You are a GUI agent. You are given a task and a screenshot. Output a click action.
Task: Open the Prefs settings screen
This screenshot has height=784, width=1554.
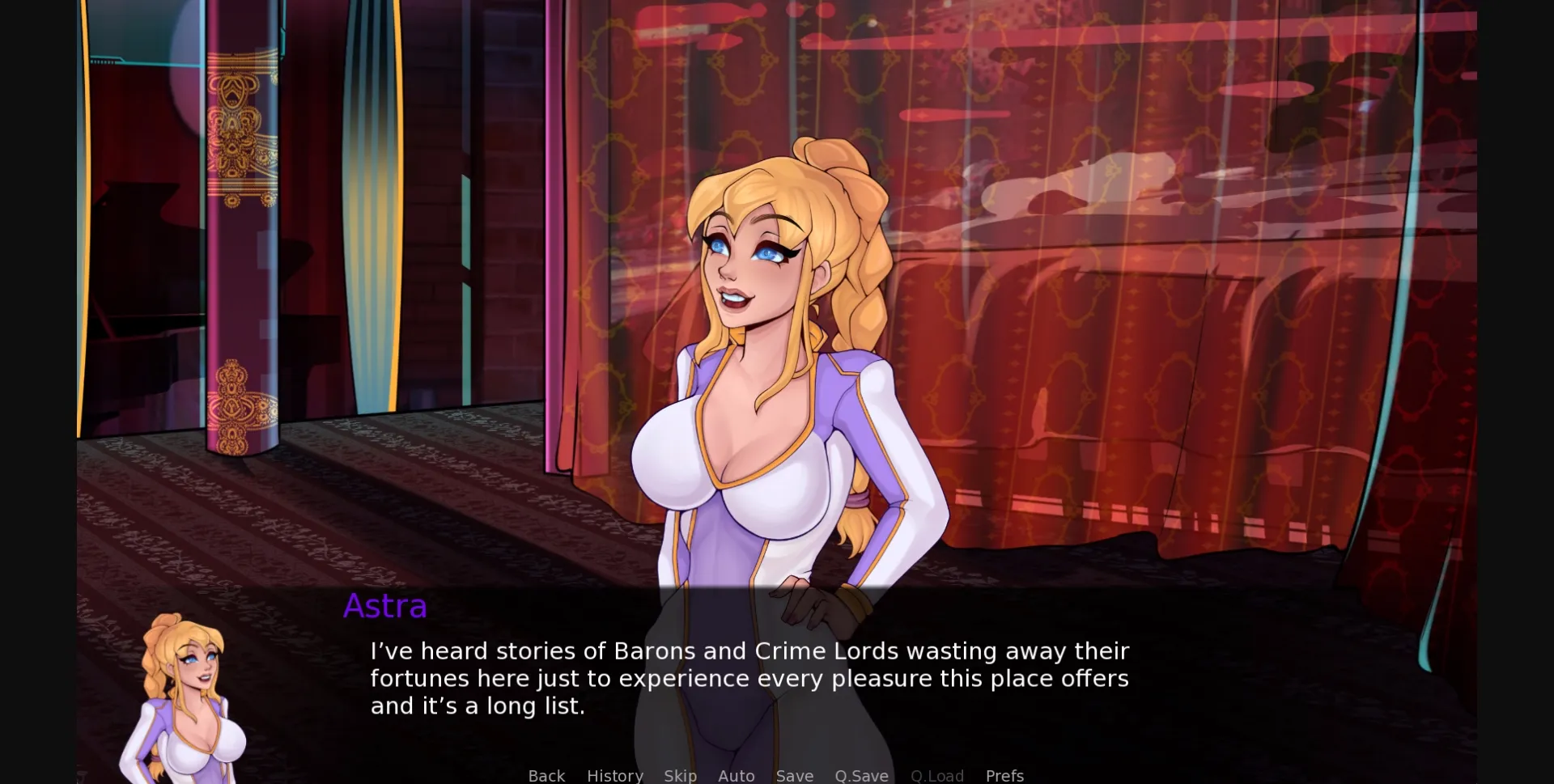click(1004, 775)
